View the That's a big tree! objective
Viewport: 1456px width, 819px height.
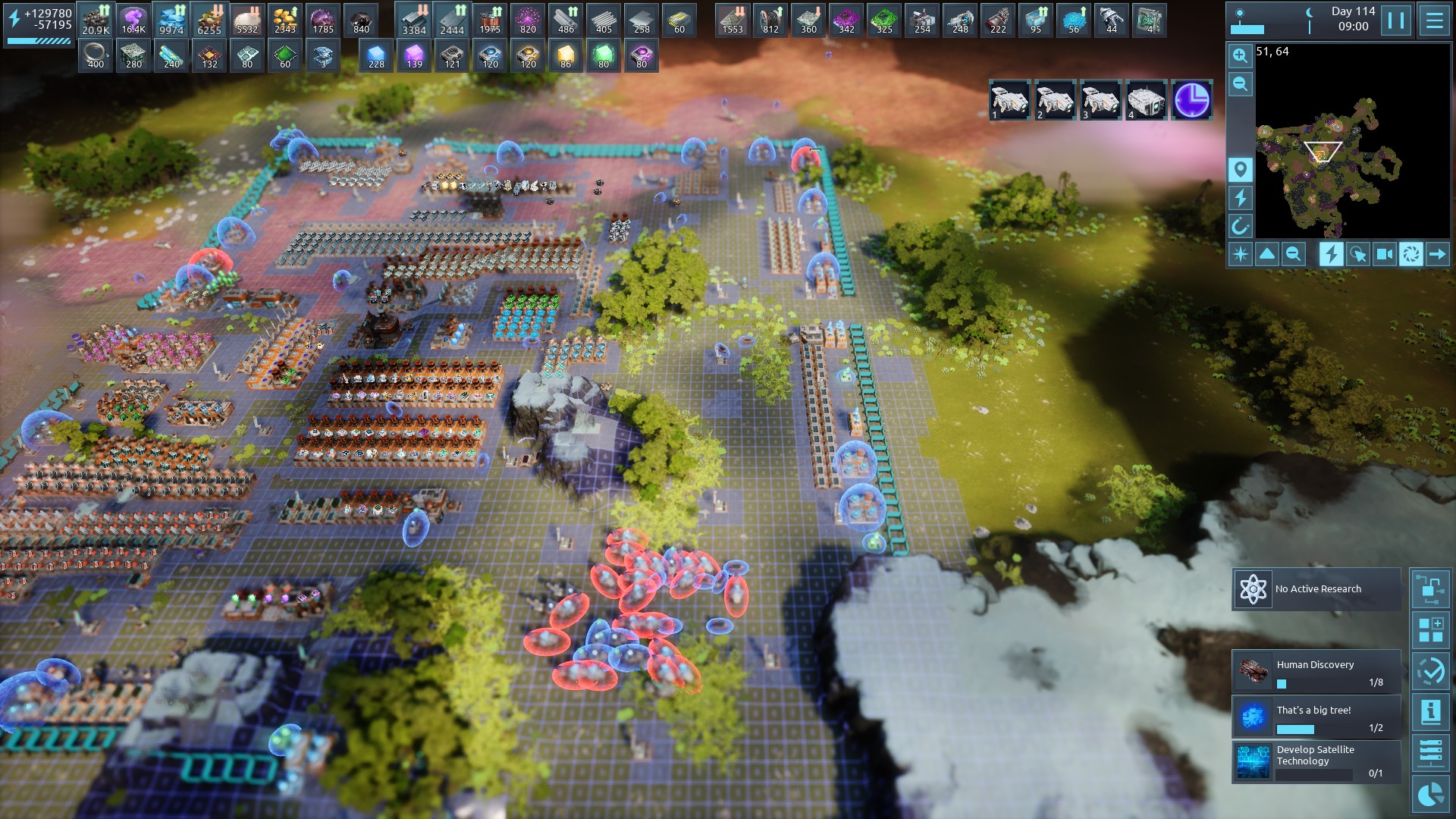click(x=1316, y=717)
